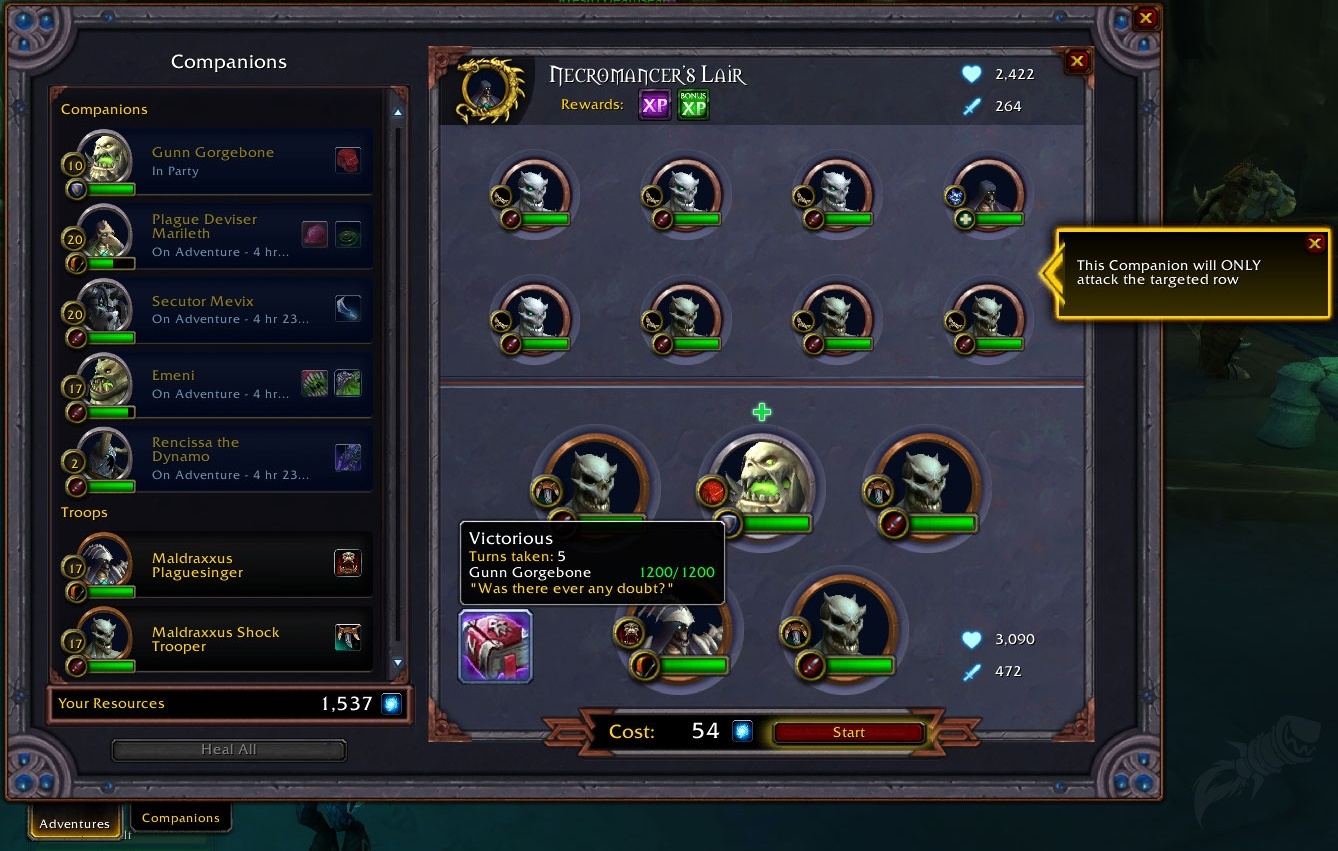1338x851 pixels.
Task: Start the Necromancer's Lair adventure
Action: click(x=848, y=732)
